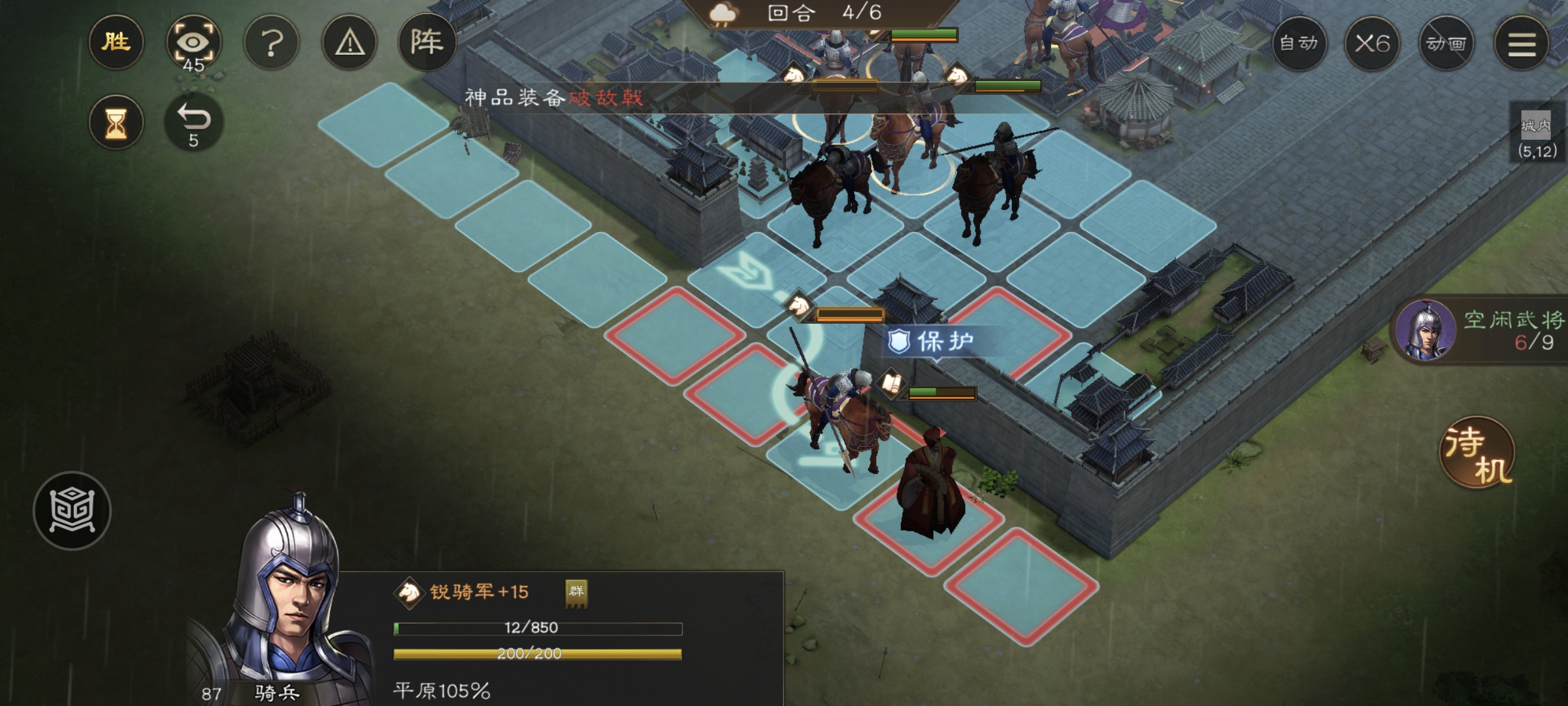Open the victory conditions 胜 button

point(116,42)
